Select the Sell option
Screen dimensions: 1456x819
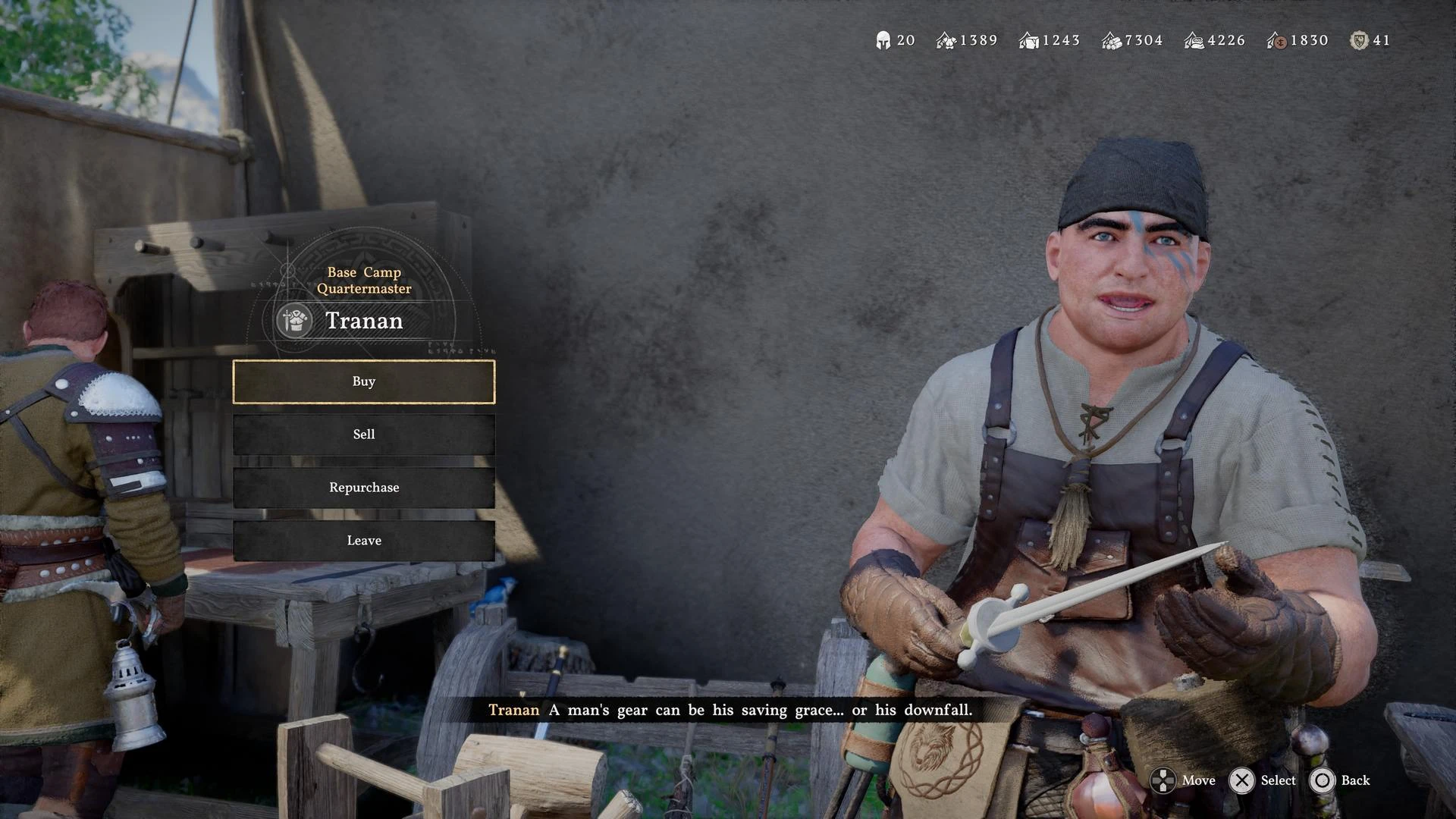tap(364, 435)
